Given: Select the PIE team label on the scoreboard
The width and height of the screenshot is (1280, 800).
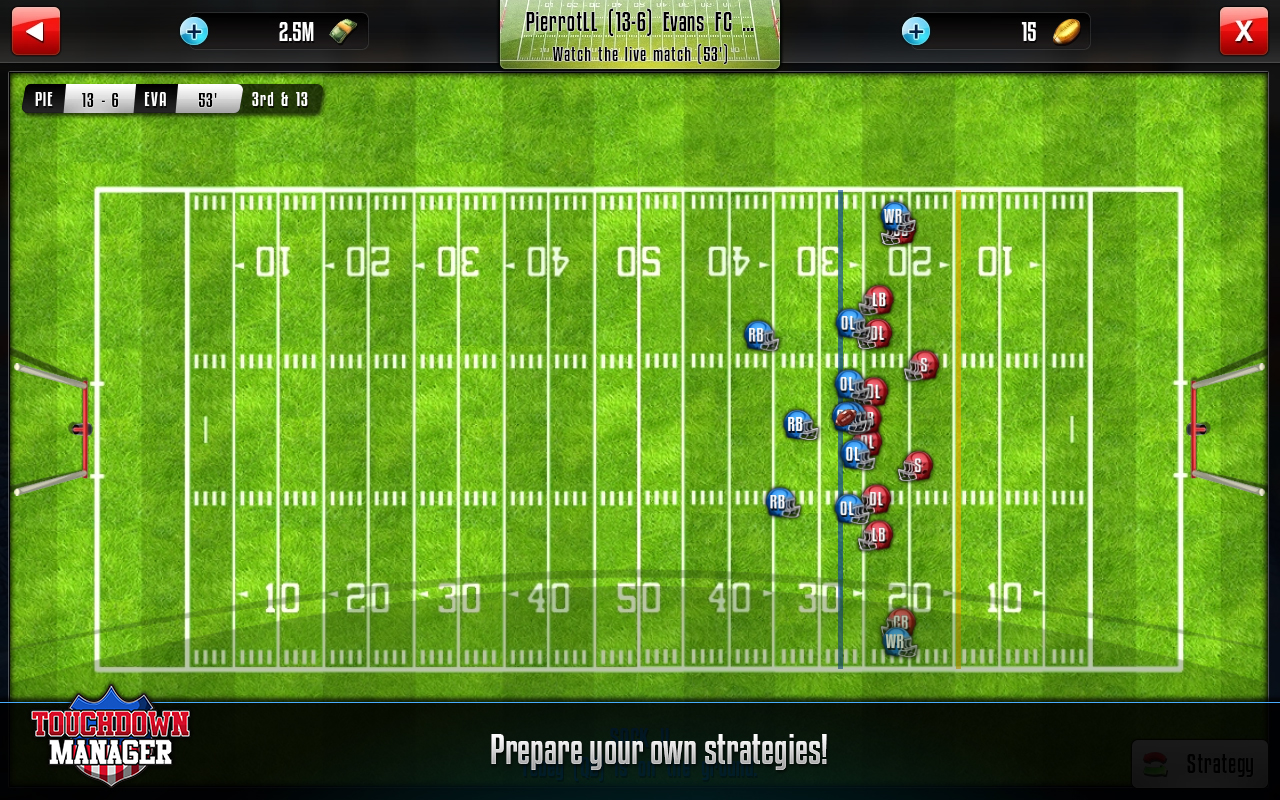Looking at the screenshot, I should 43,99.
